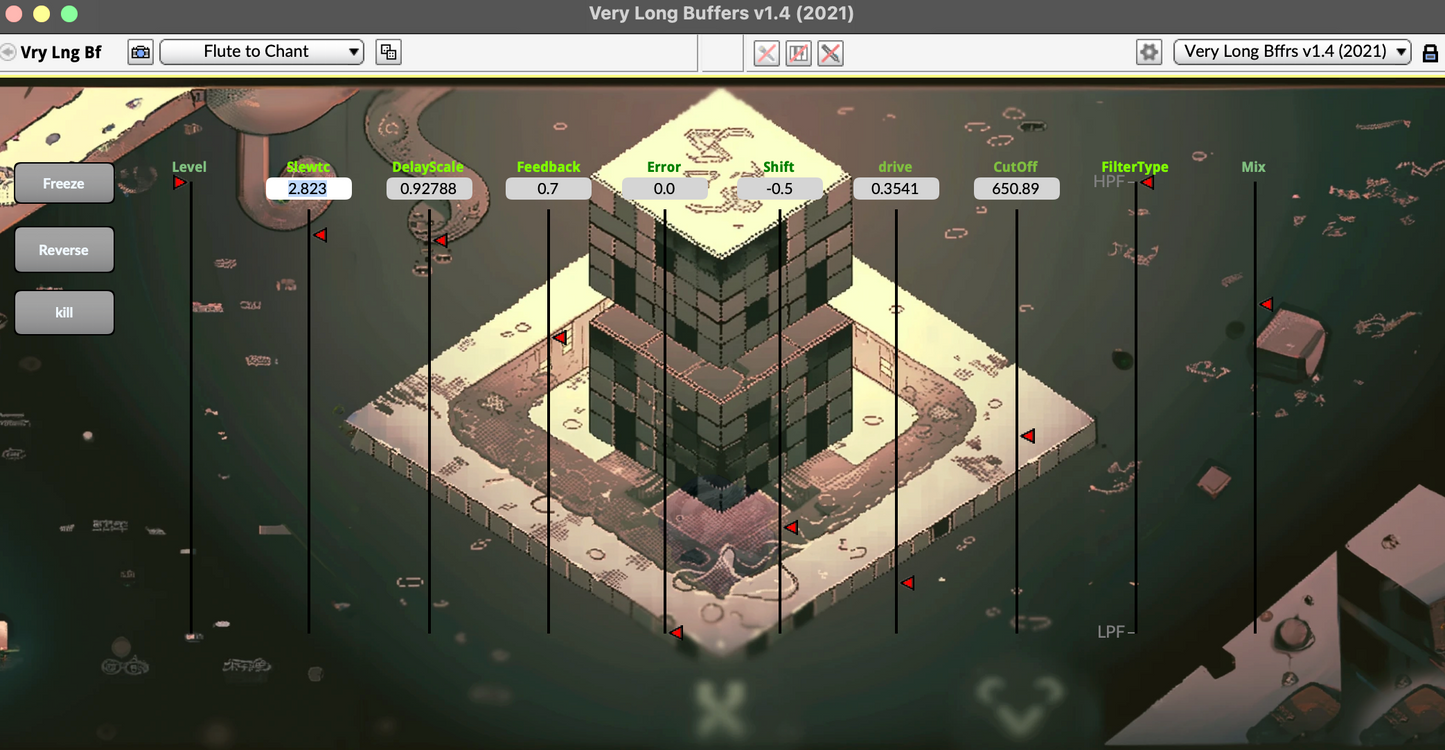
Task: Edit the Feedback value field
Action: (x=548, y=188)
